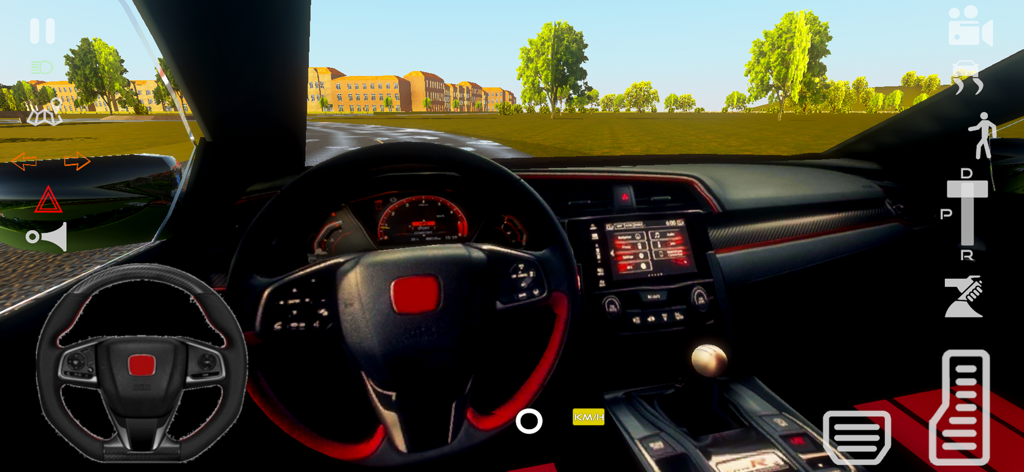The height and width of the screenshot is (472, 1024).
Task: Activate the right turn signal arrow
Action: tap(77, 161)
